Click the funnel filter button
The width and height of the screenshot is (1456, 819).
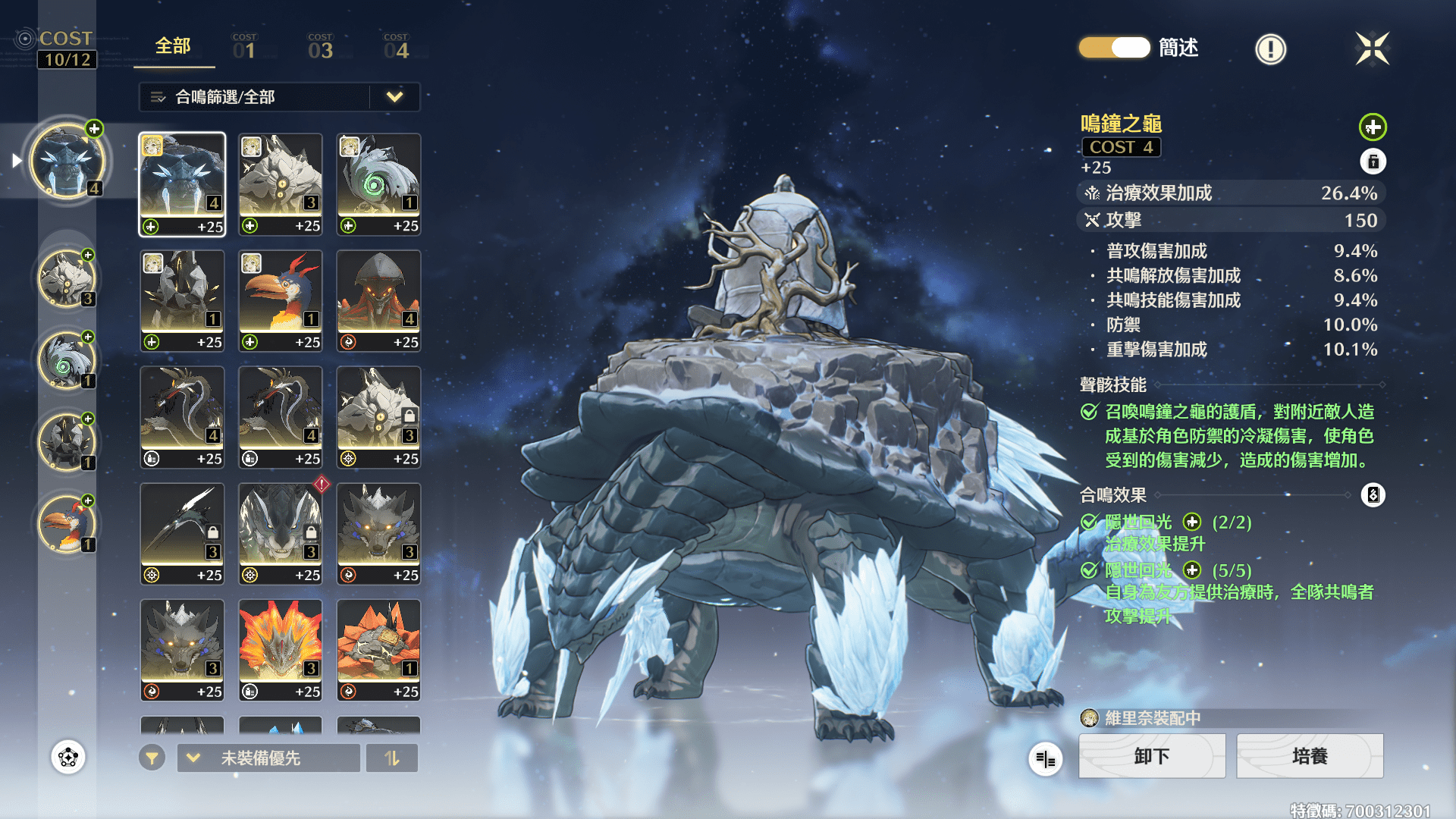tap(152, 758)
